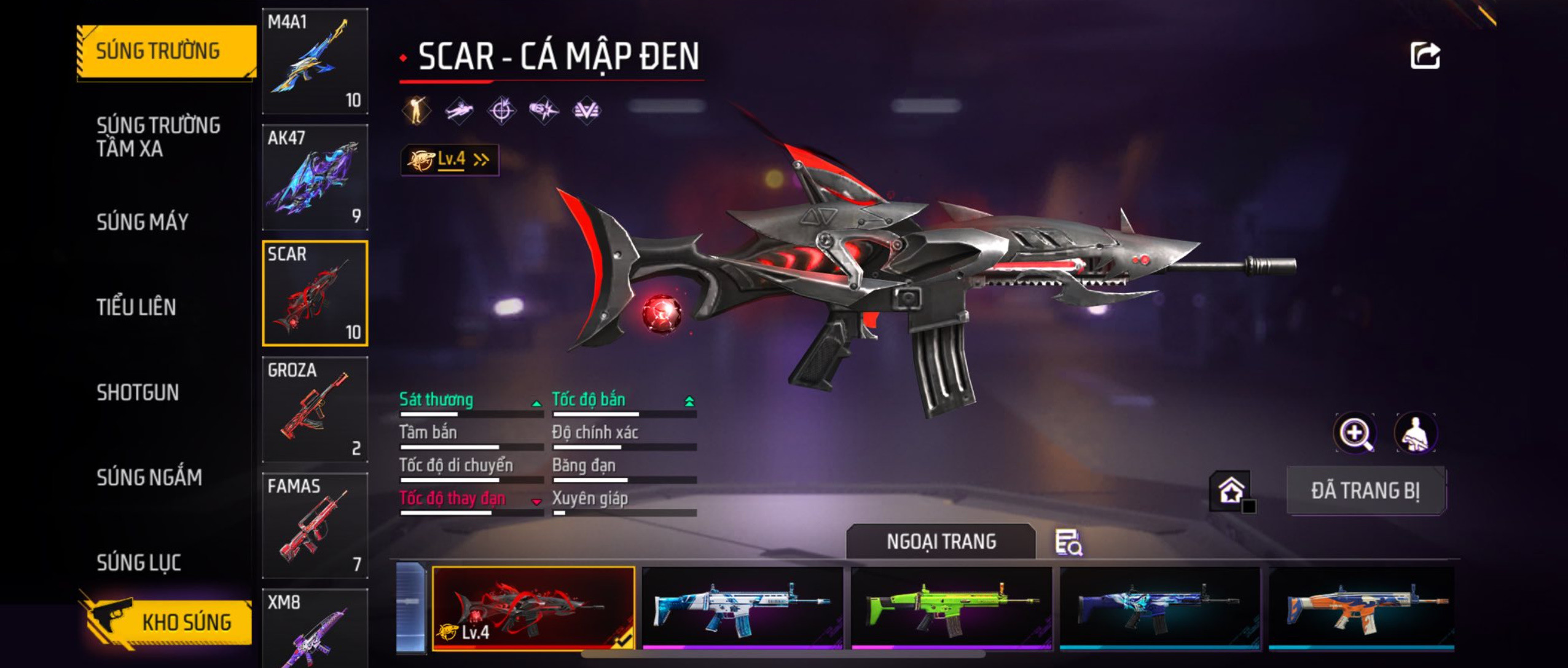Screen dimensions: 1568x668
Task: Click the Đã Trang Bị equipped button
Action: click(1365, 490)
